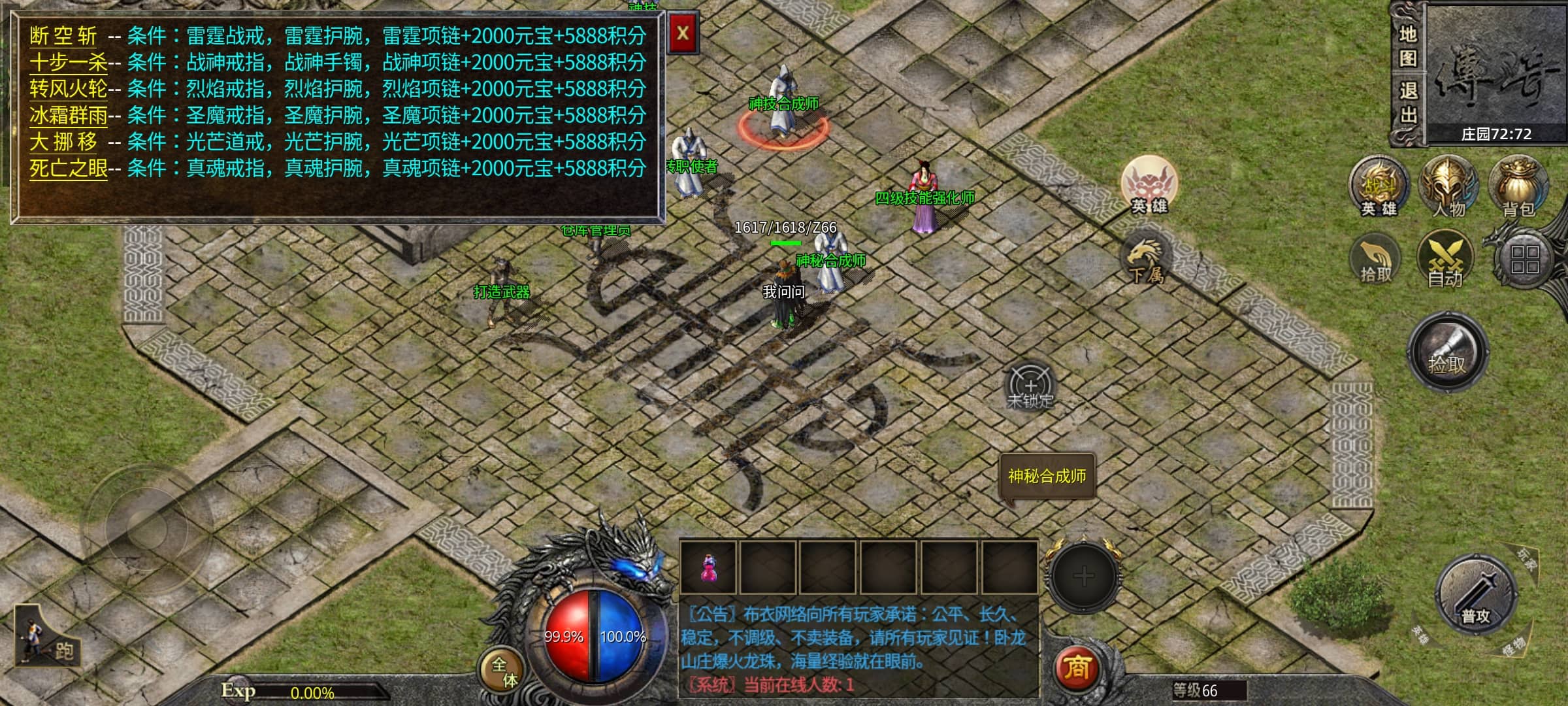Screen dimensions: 1568x706
Task: Choose the 大挪移 skill link
Action: 63,142
